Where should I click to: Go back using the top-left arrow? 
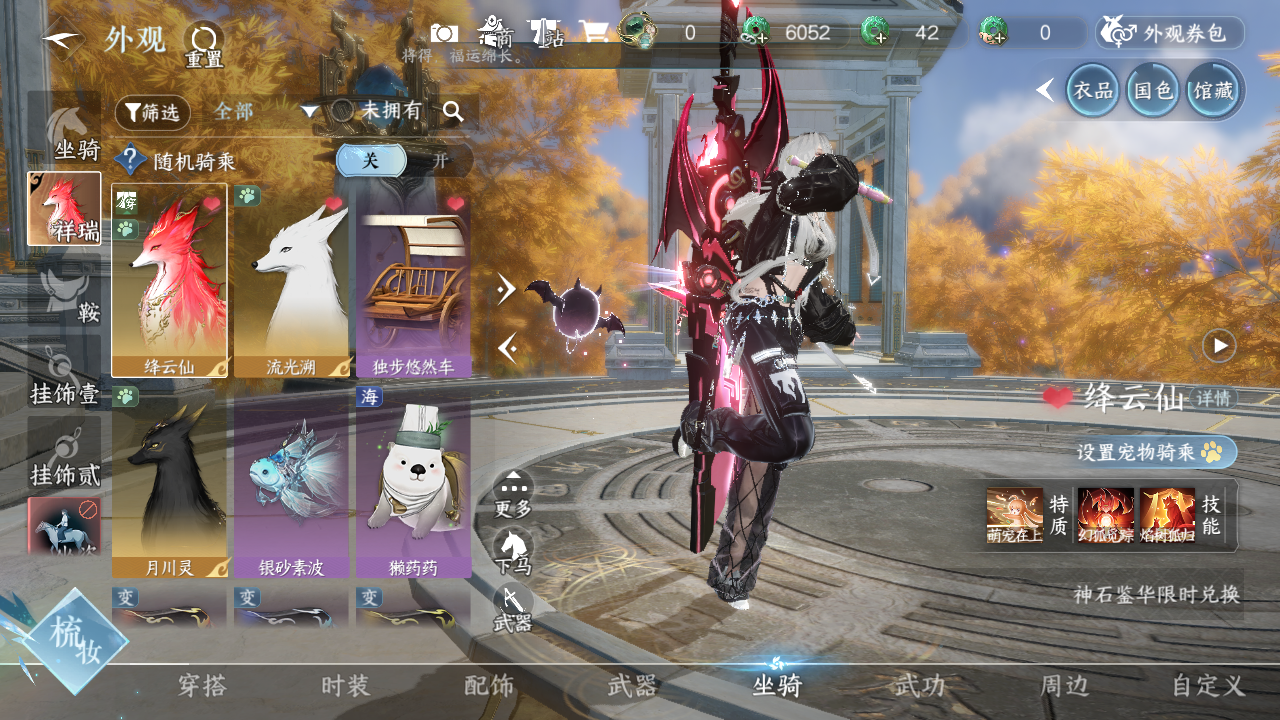click(62, 40)
